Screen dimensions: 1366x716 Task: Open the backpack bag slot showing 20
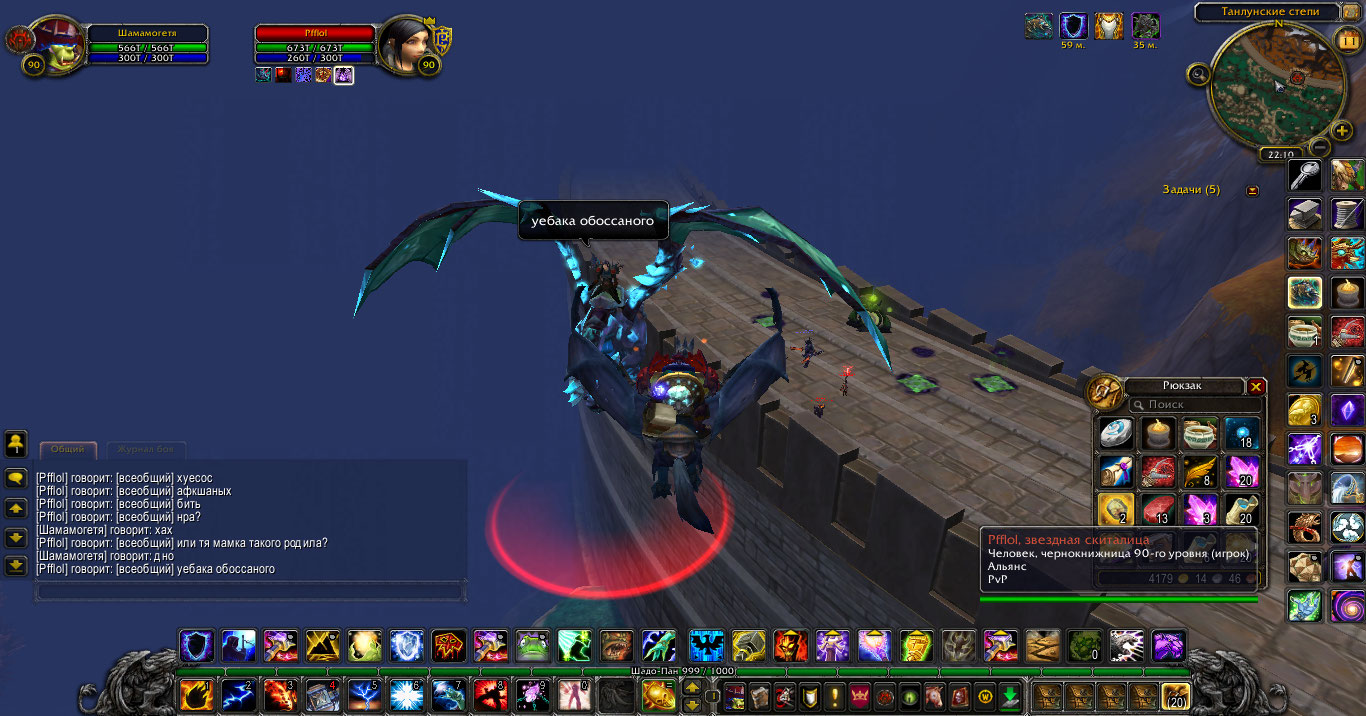pyautogui.click(x=1175, y=695)
